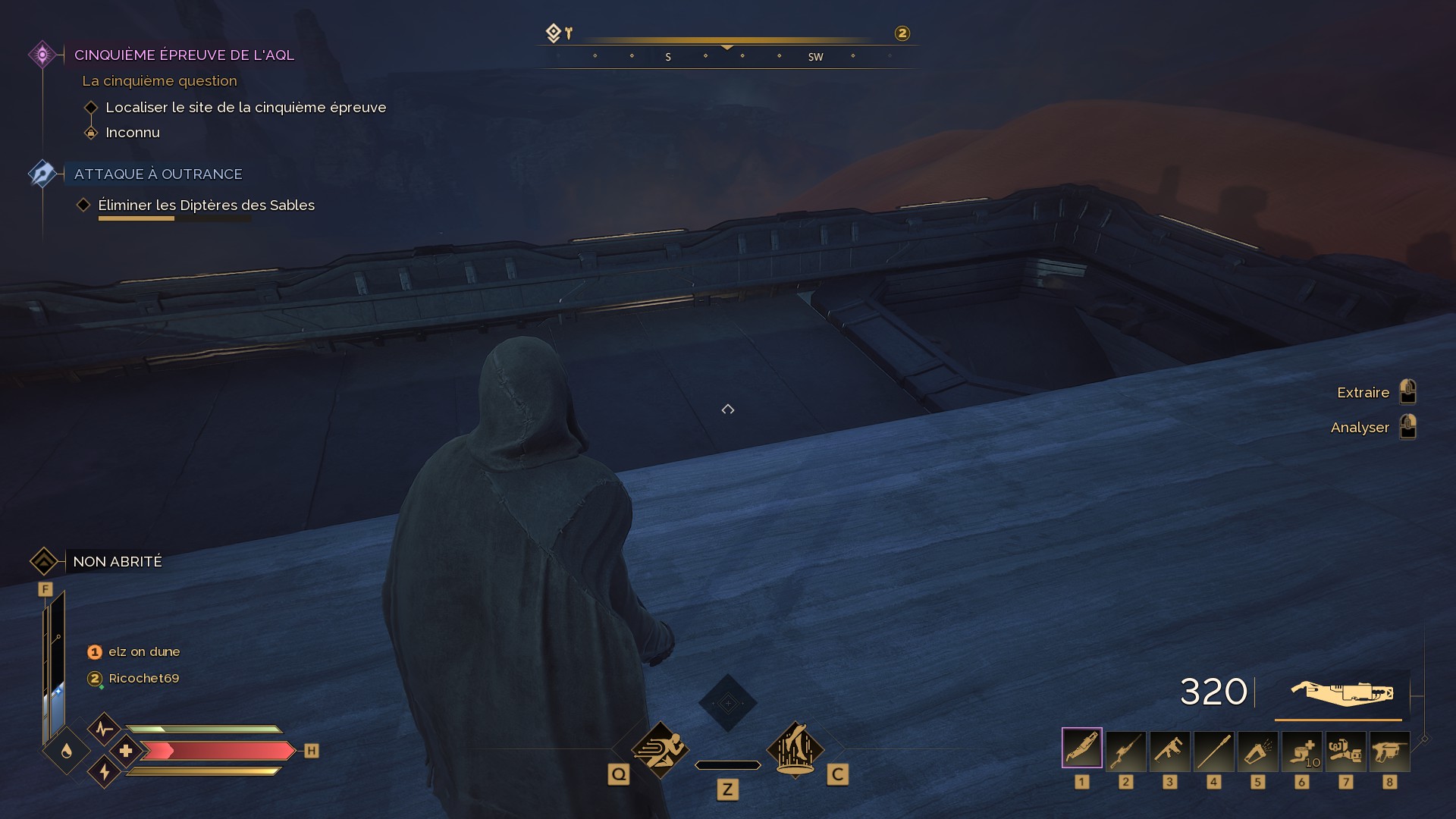
Task: Use the bandage stack of 10
Action: [1301, 751]
